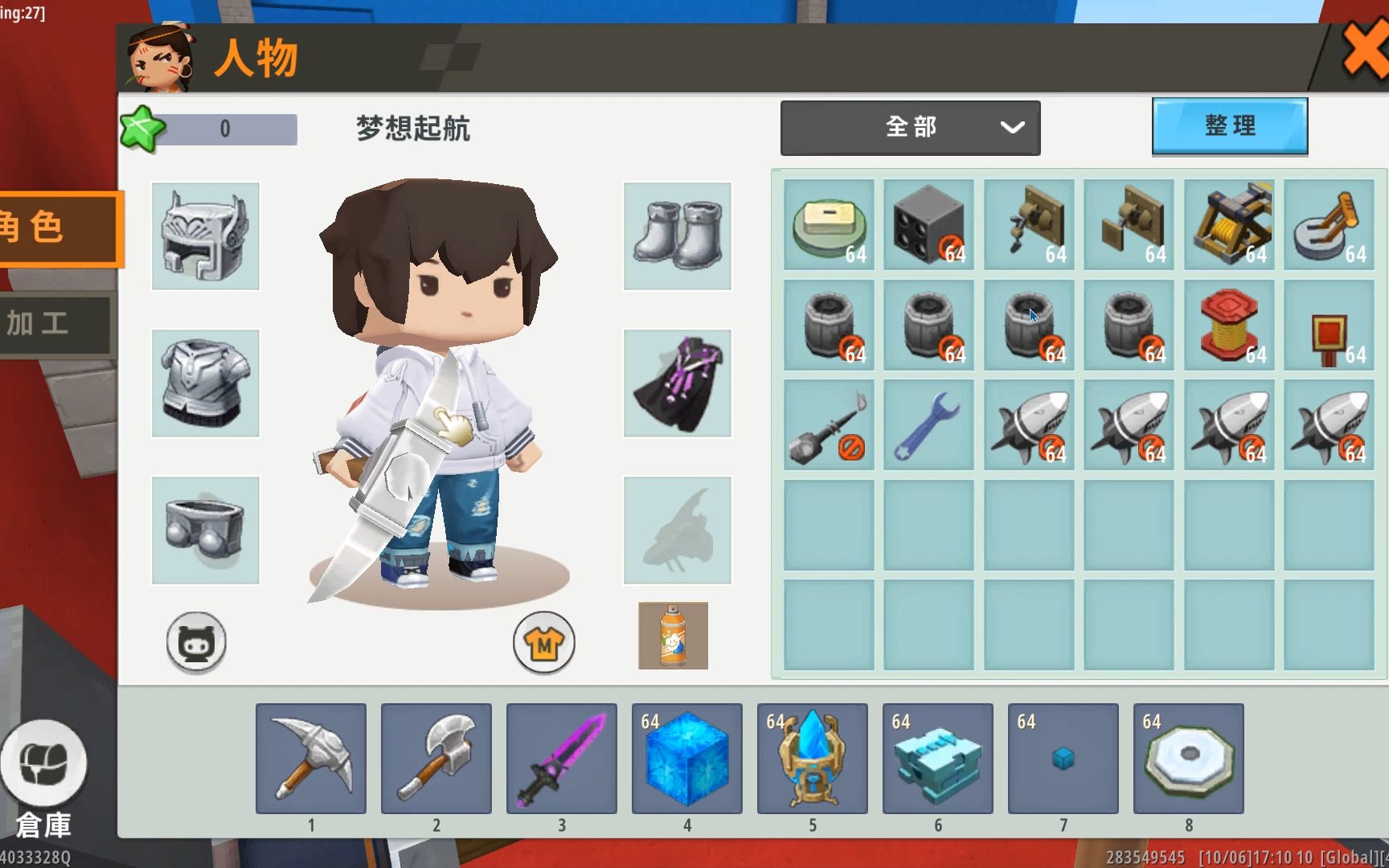Select the axe in hotbar slot 2
The image size is (1389, 868).
tap(436, 757)
